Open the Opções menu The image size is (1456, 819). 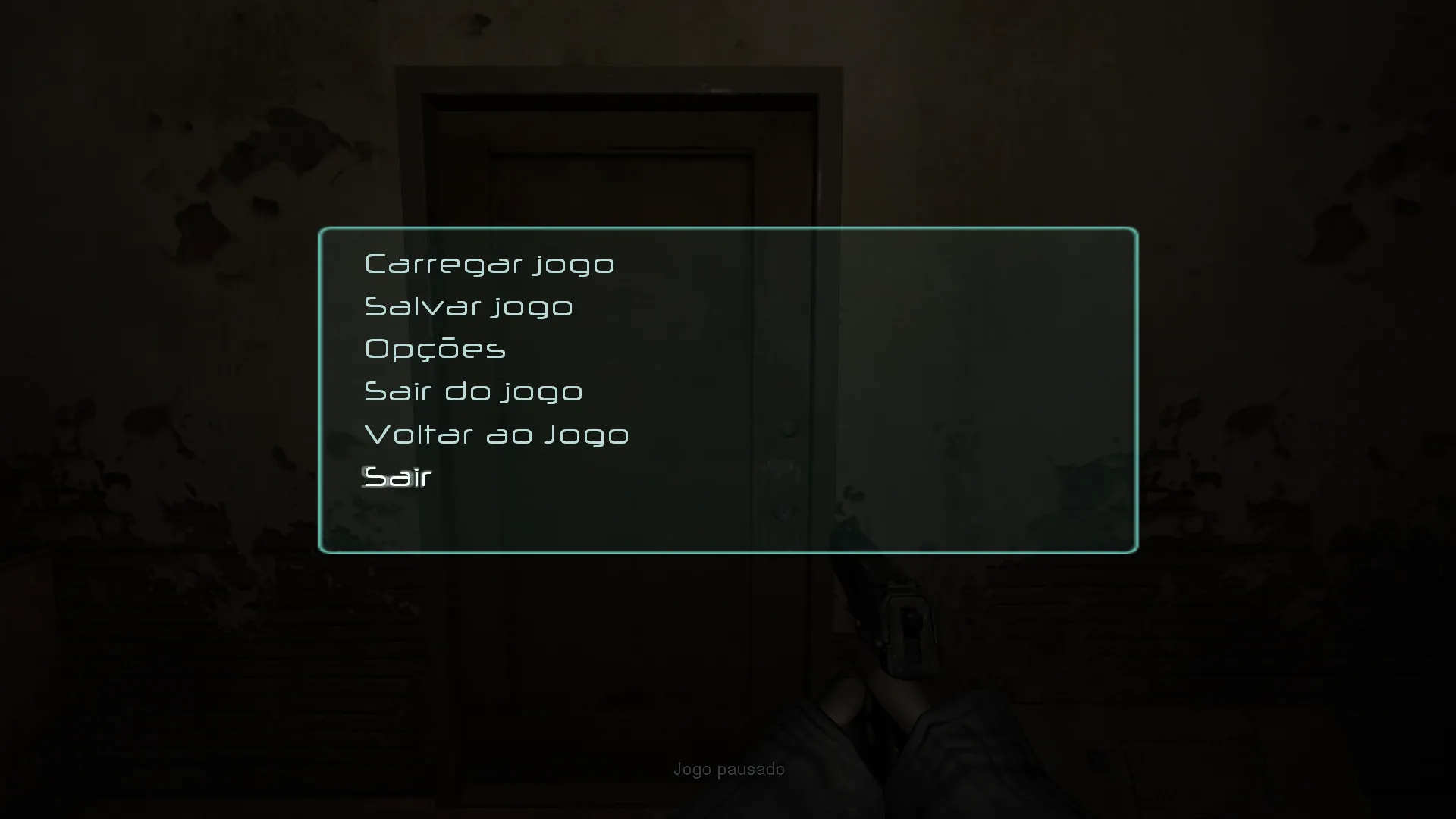pos(435,349)
